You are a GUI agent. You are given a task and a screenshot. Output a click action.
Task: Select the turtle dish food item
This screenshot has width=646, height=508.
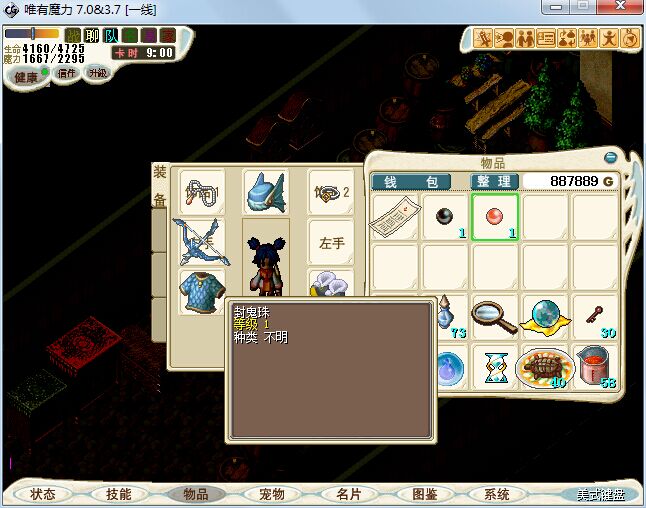pyautogui.click(x=545, y=367)
